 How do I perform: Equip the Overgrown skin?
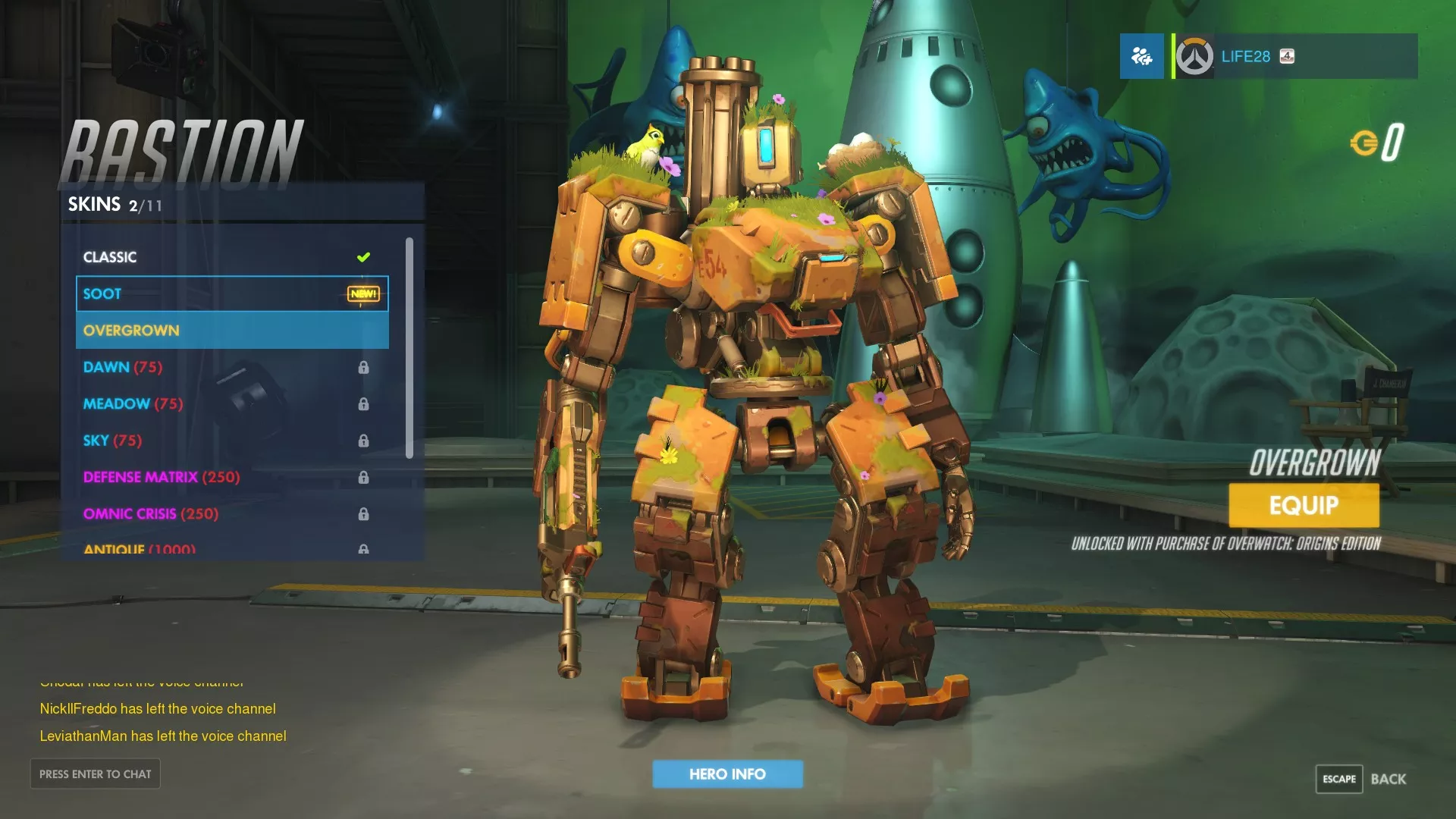tap(1303, 504)
